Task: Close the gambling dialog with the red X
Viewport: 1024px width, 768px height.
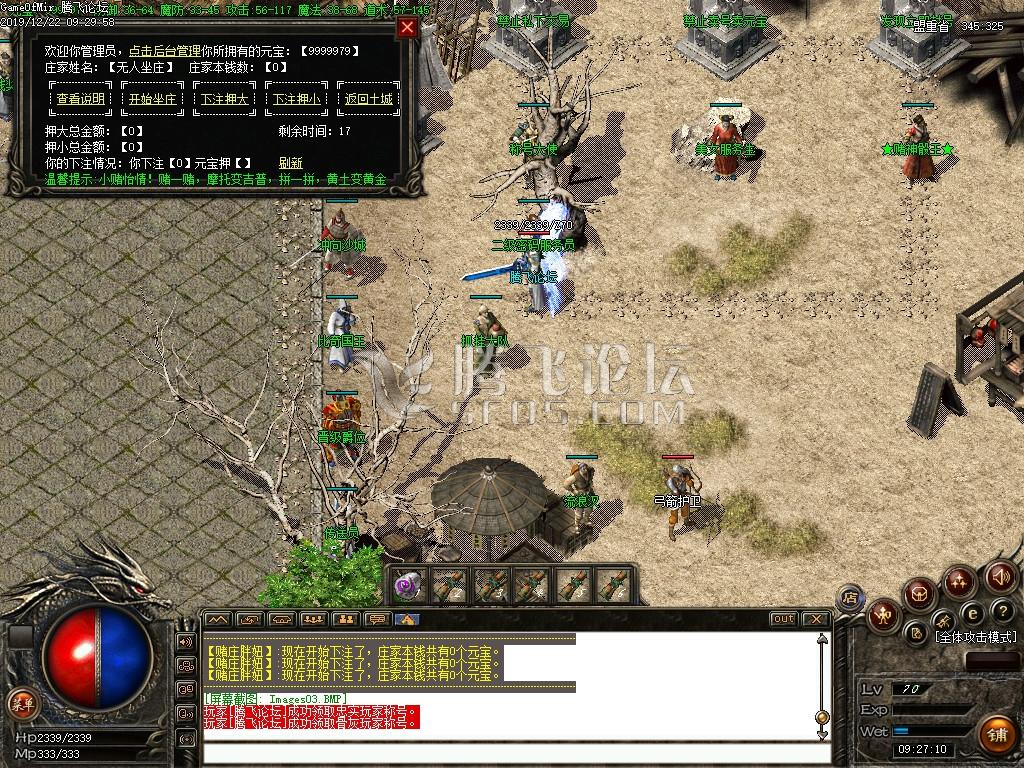Action: pos(407,28)
